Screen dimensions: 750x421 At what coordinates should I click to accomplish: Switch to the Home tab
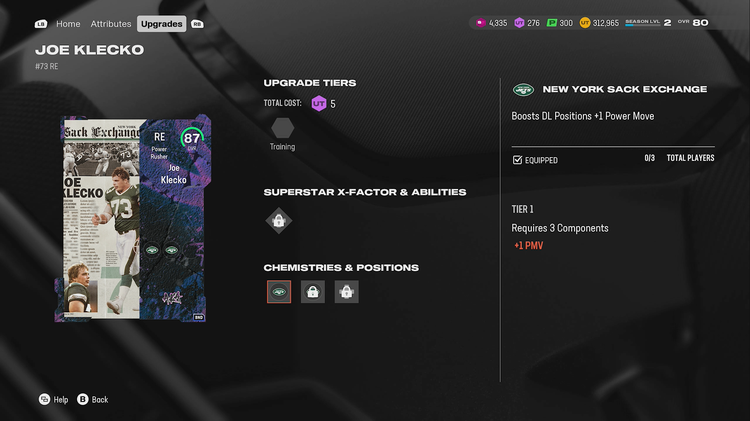(68, 23)
